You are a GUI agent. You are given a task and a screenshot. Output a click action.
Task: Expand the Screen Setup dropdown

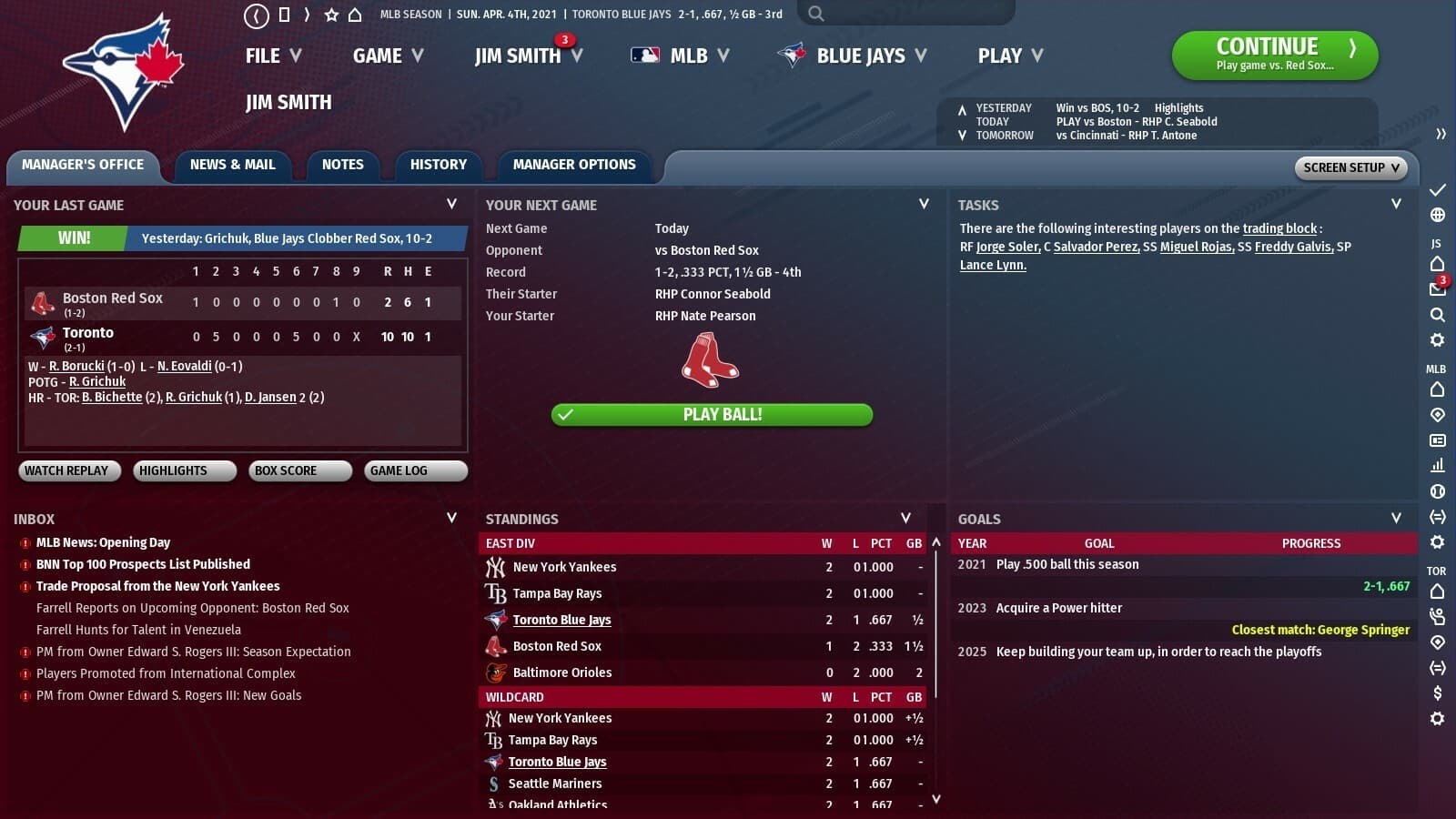coord(1350,167)
